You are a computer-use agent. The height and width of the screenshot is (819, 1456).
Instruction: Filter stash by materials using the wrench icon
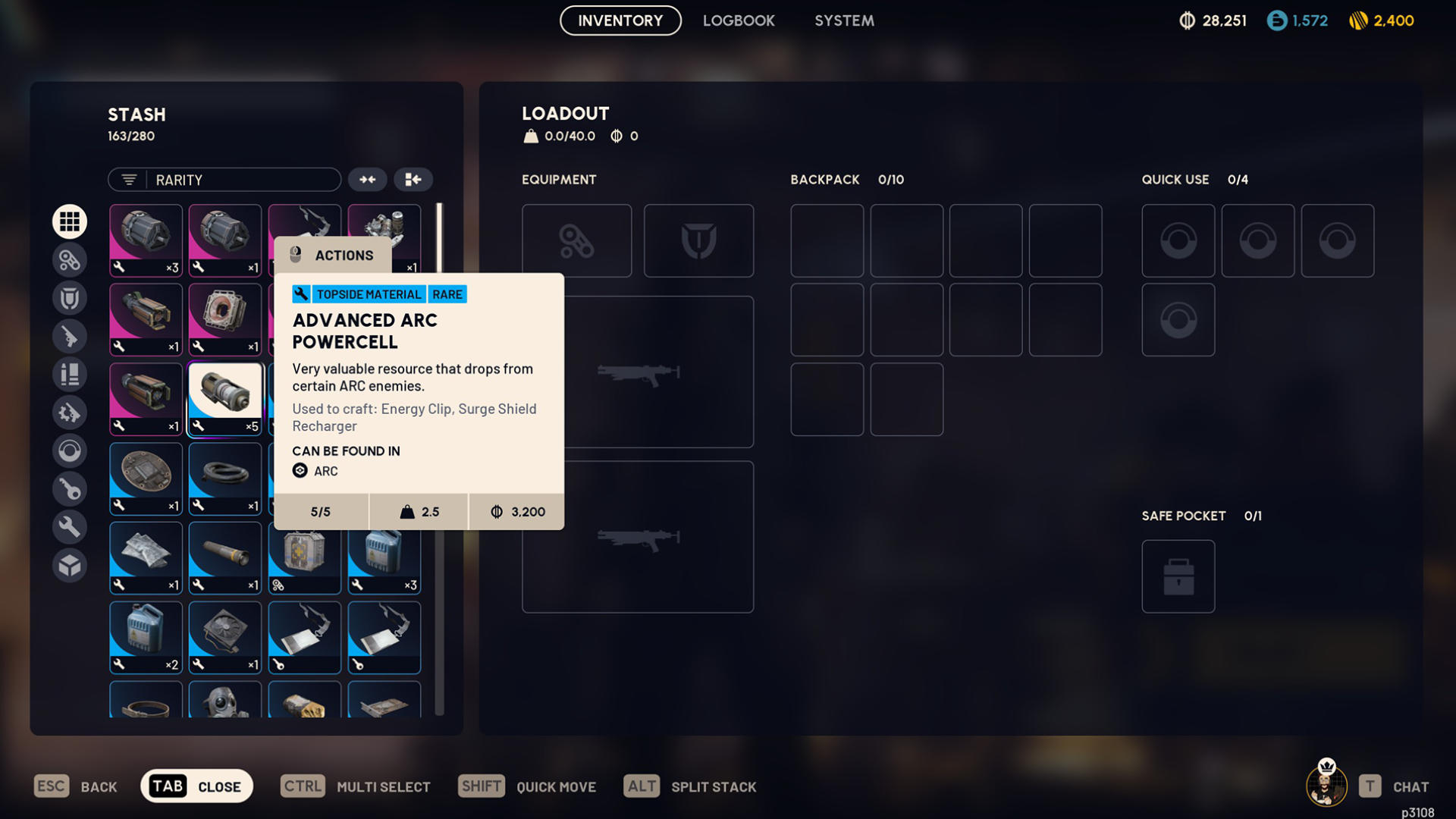[70, 527]
